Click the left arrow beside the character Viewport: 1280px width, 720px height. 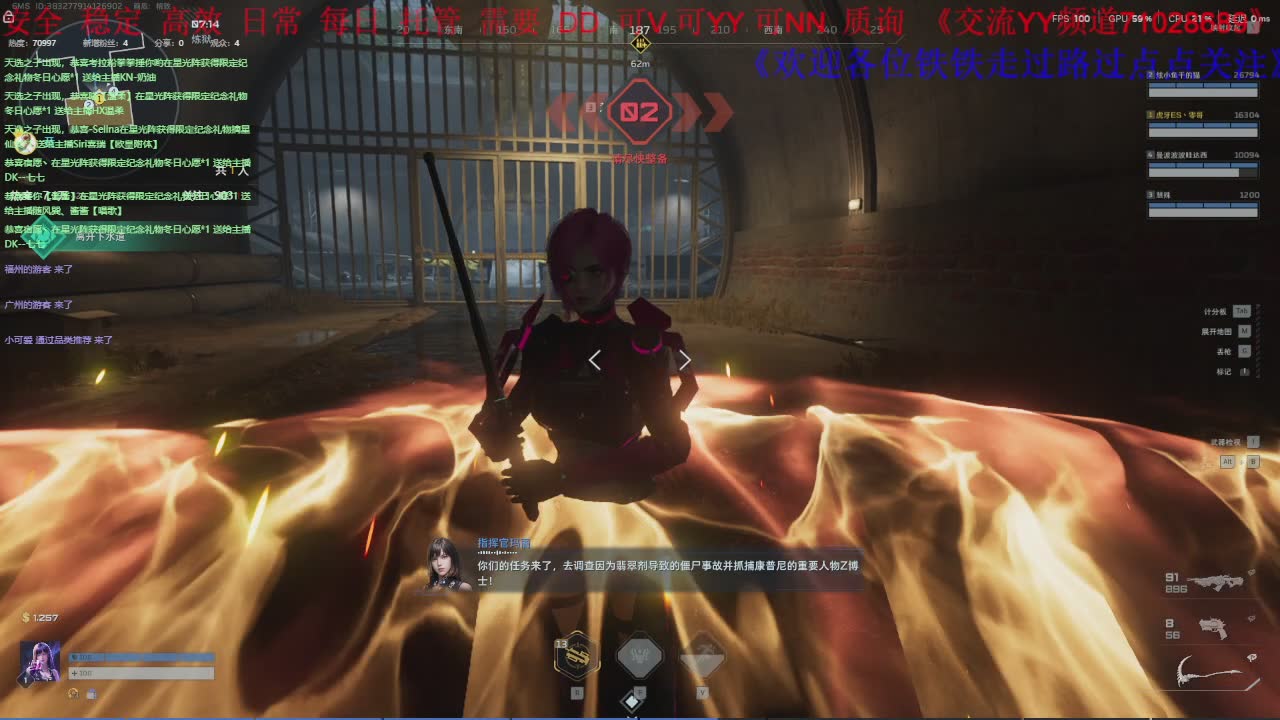click(595, 360)
